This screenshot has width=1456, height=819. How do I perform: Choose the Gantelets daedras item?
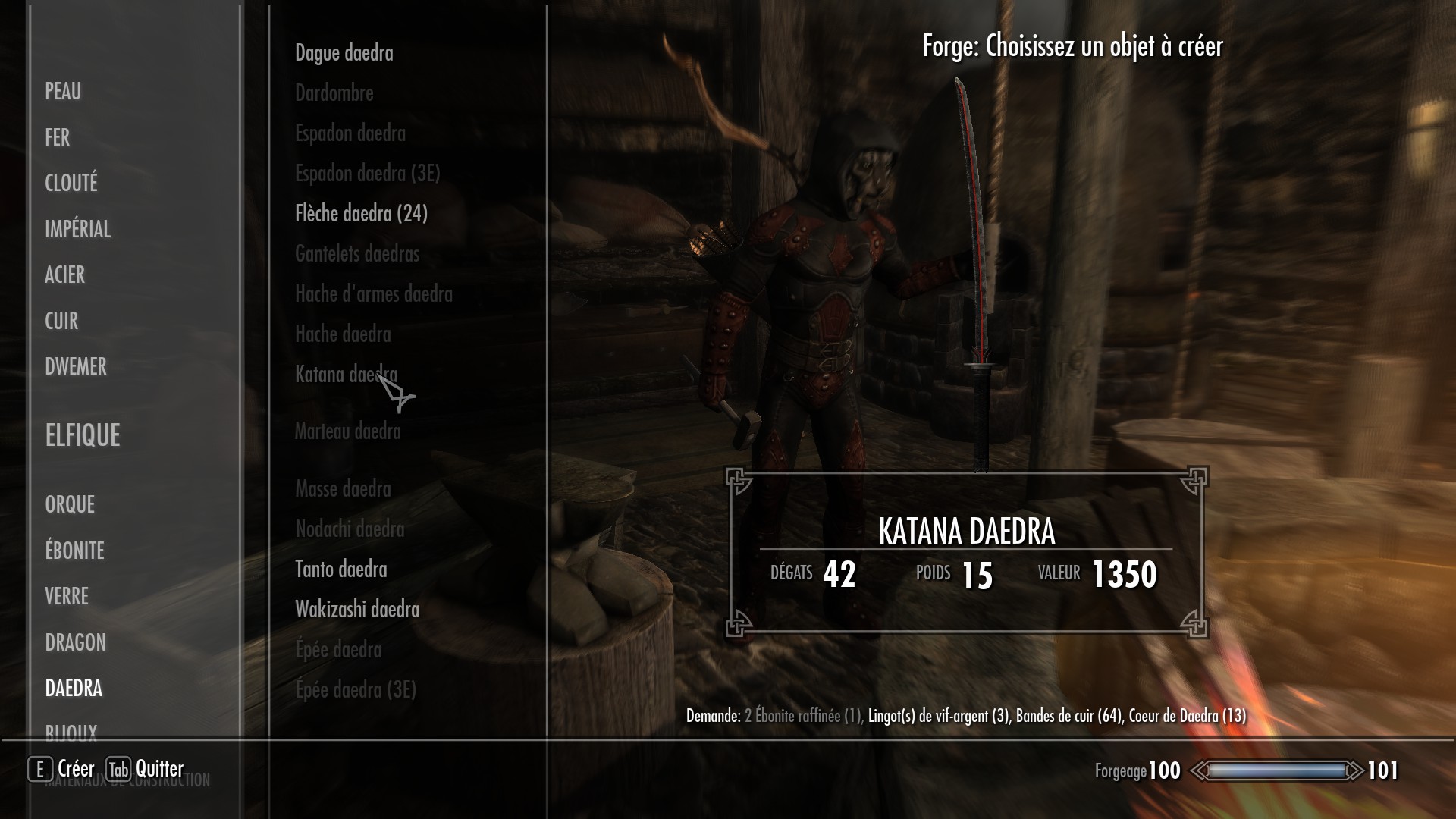point(356,254)
